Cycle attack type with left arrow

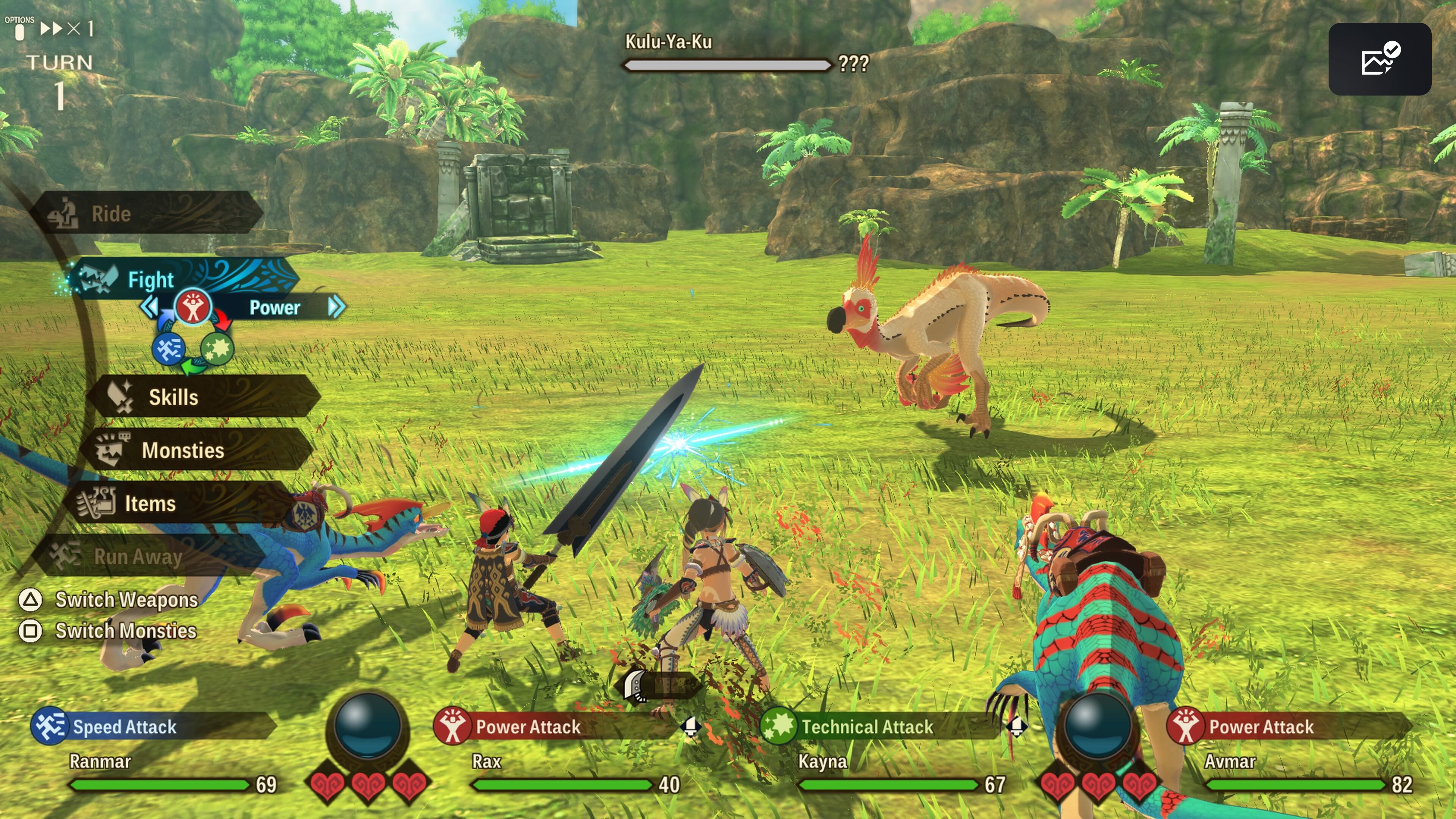click(149, 307)
